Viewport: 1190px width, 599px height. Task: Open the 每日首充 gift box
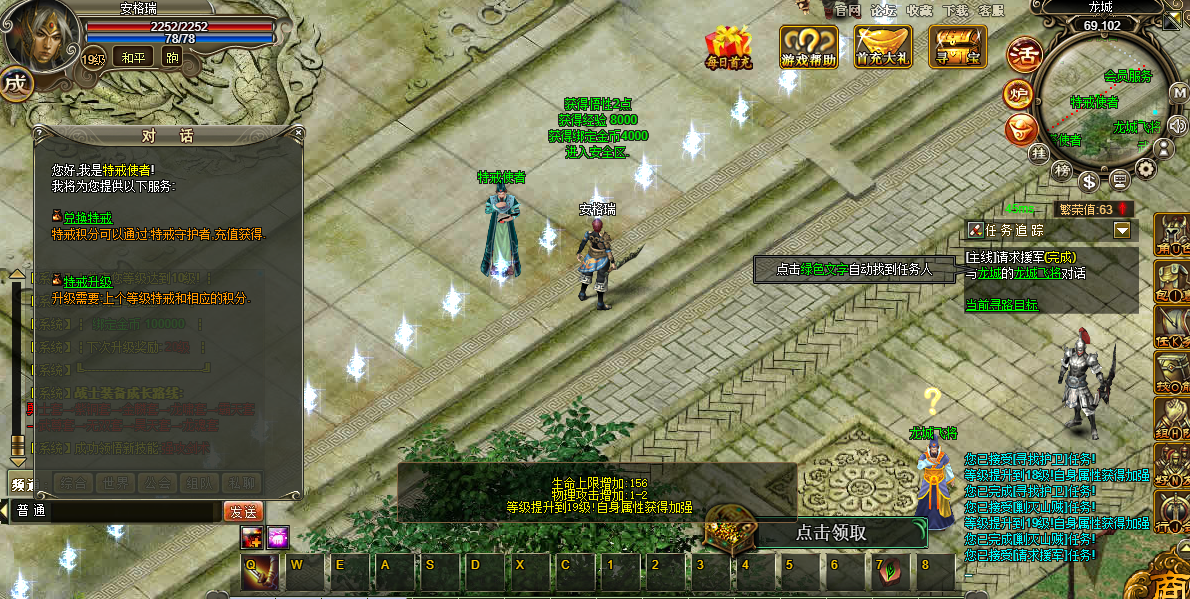(727, 47)
